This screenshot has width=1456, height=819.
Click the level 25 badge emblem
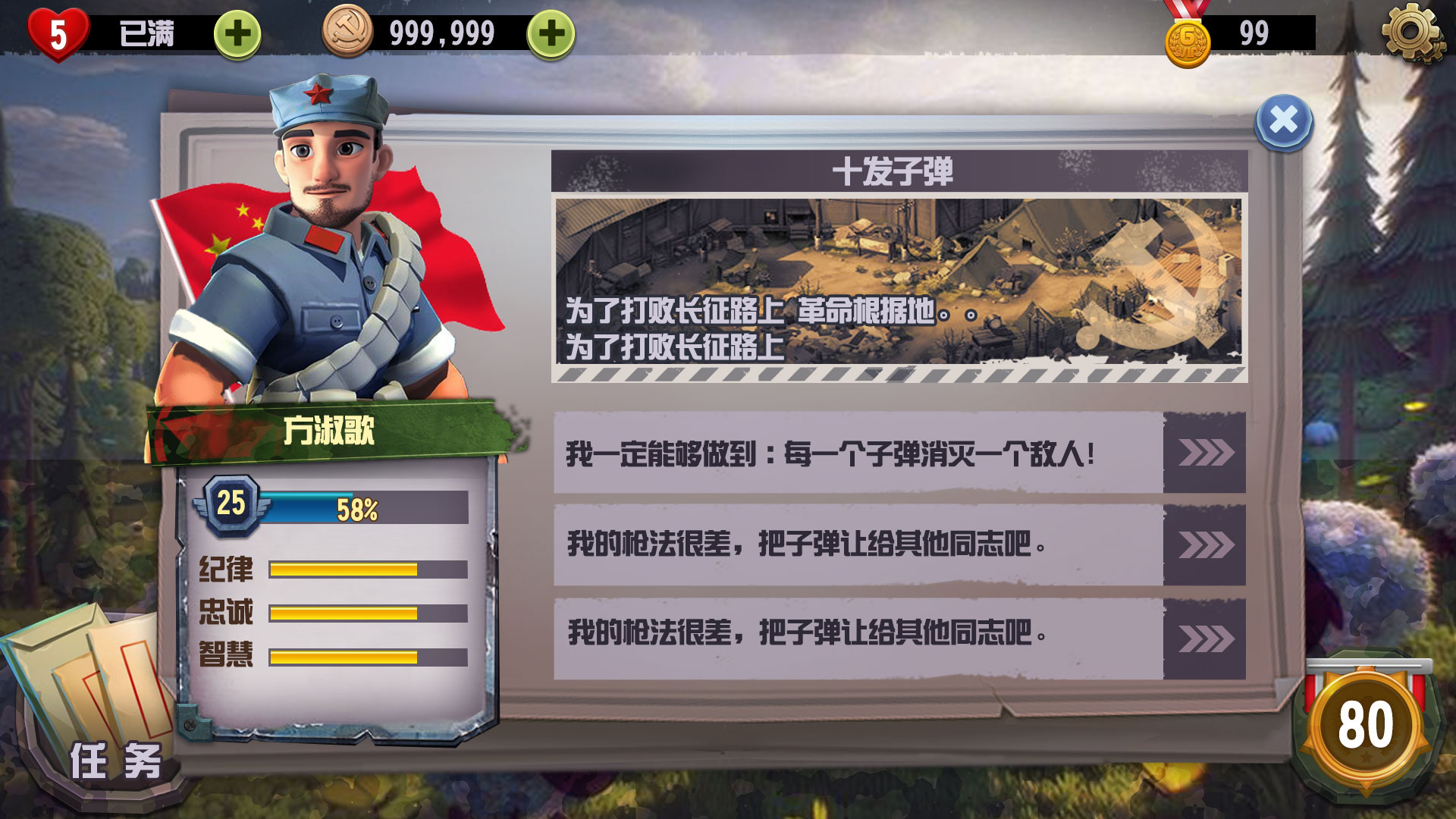click(231, 503)
